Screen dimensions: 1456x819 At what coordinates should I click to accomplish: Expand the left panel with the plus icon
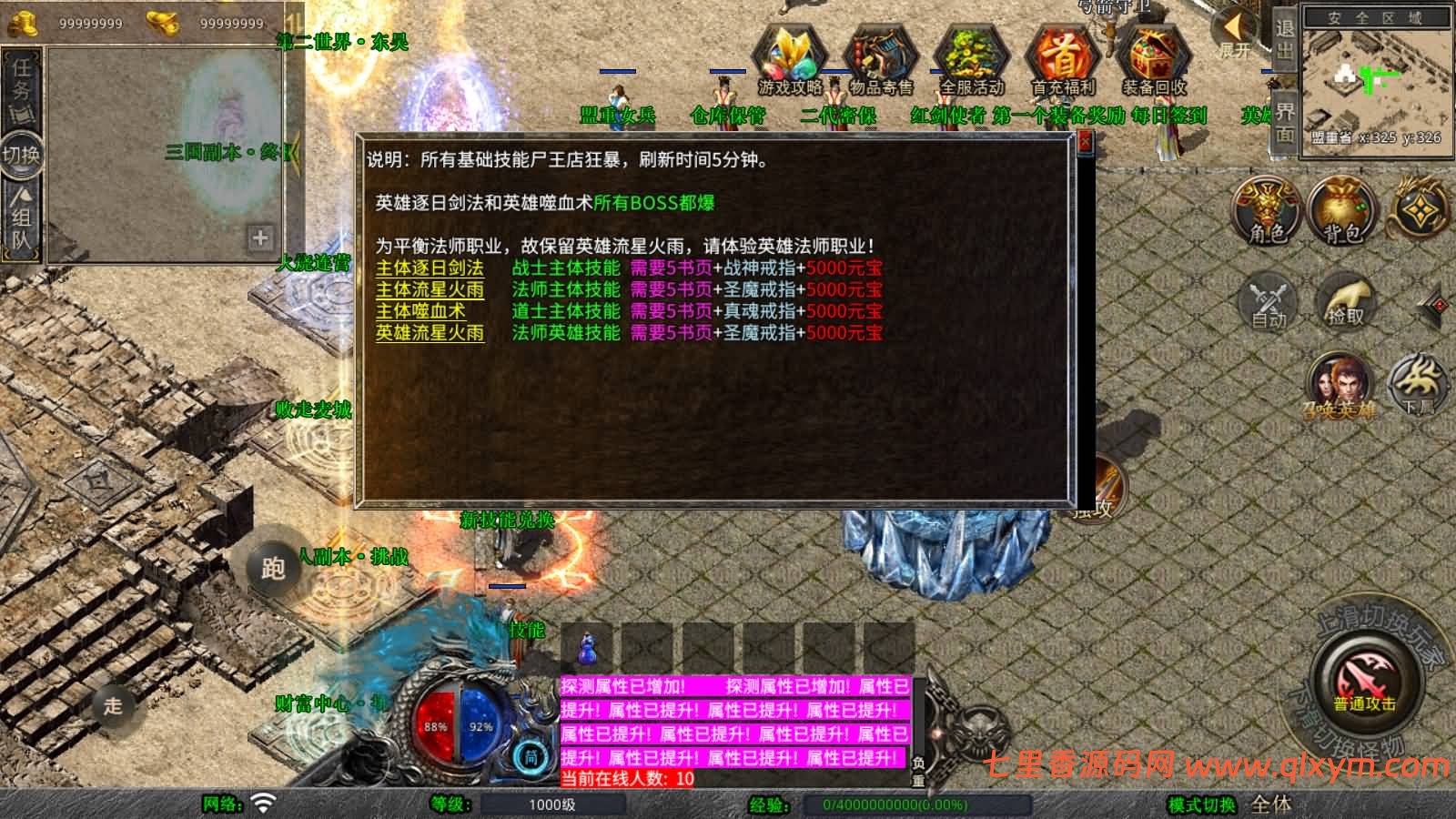(261, 238)
